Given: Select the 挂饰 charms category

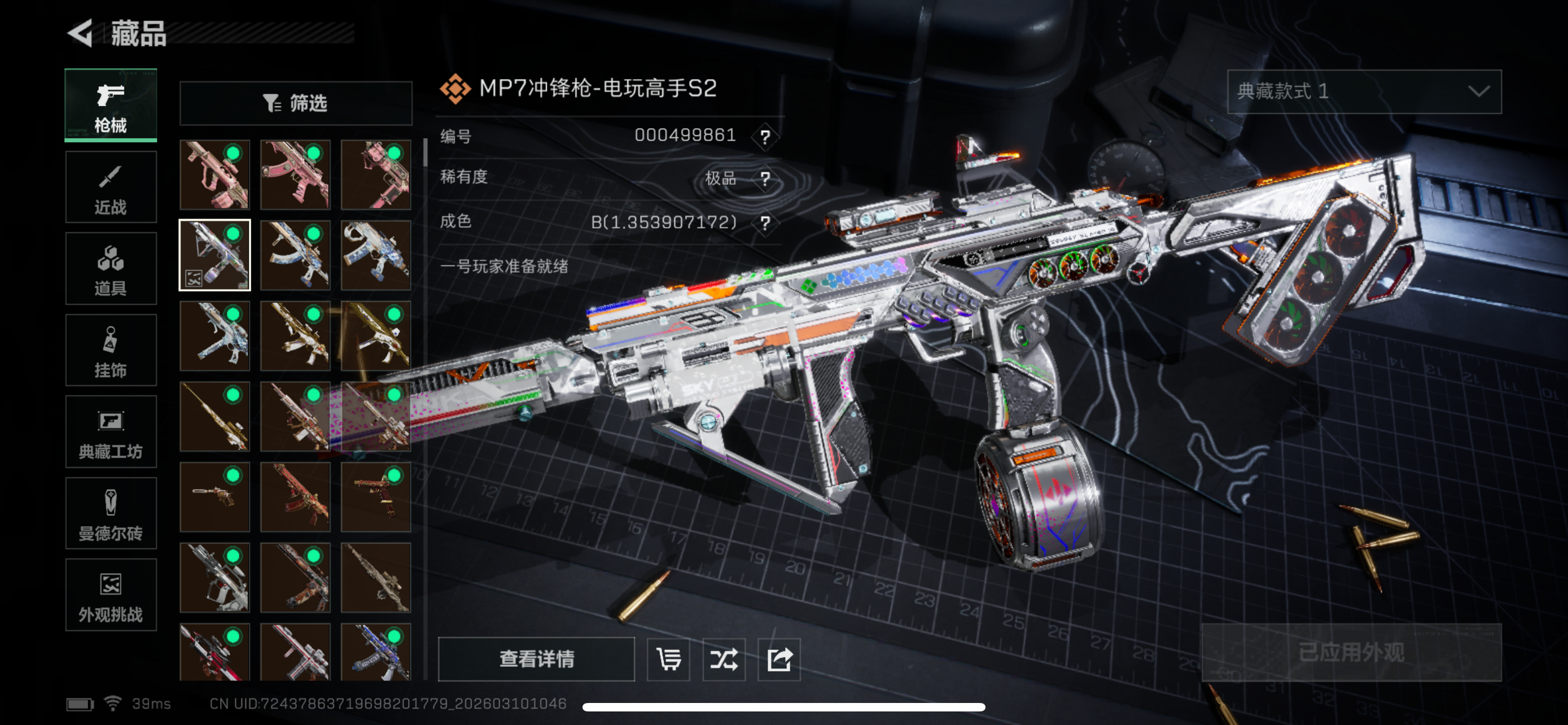Looking at the screenshot, I should coord(111,350).
